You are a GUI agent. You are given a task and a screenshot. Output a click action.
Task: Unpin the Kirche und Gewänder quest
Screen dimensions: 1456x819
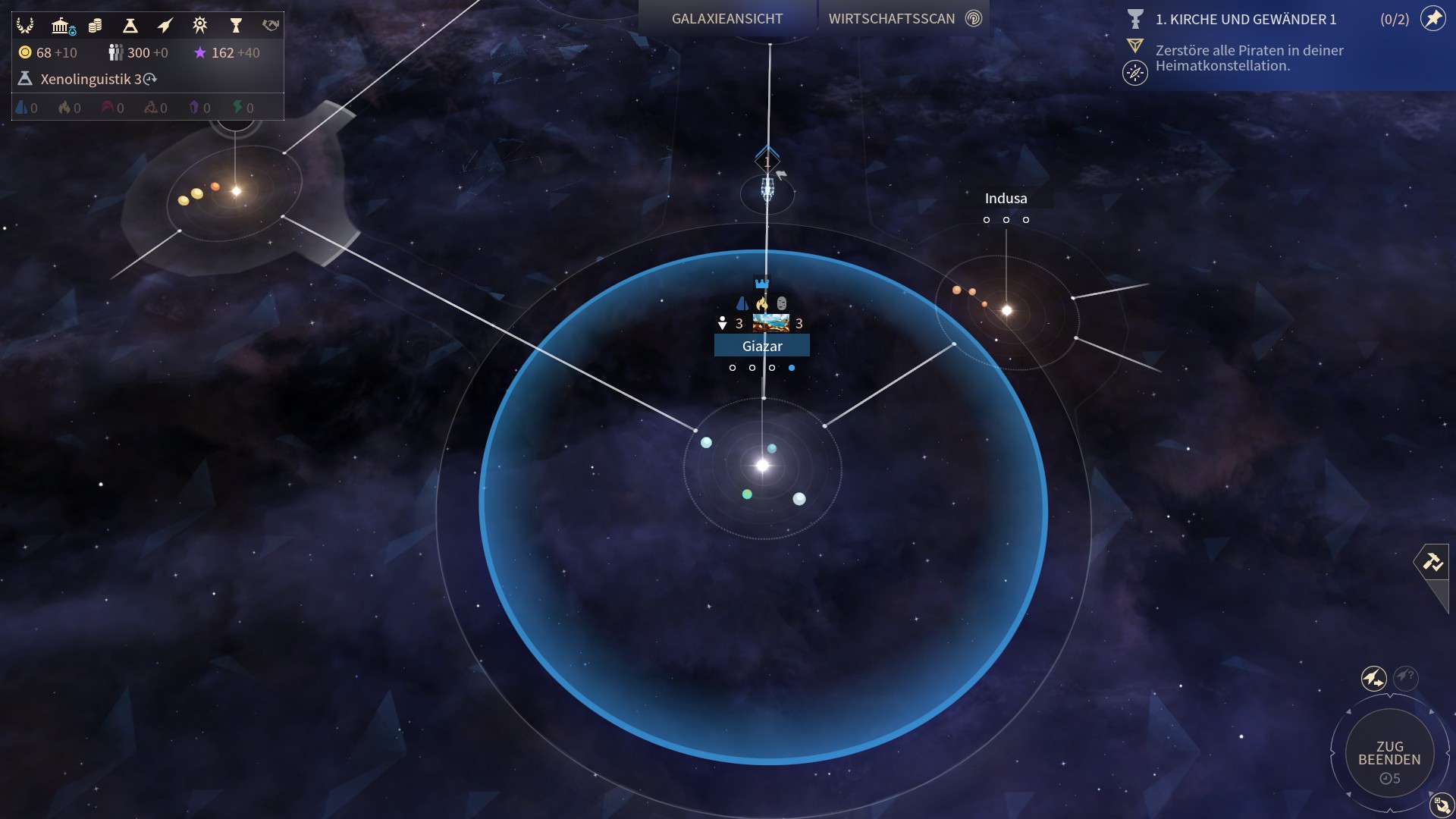pos(1432,19)
